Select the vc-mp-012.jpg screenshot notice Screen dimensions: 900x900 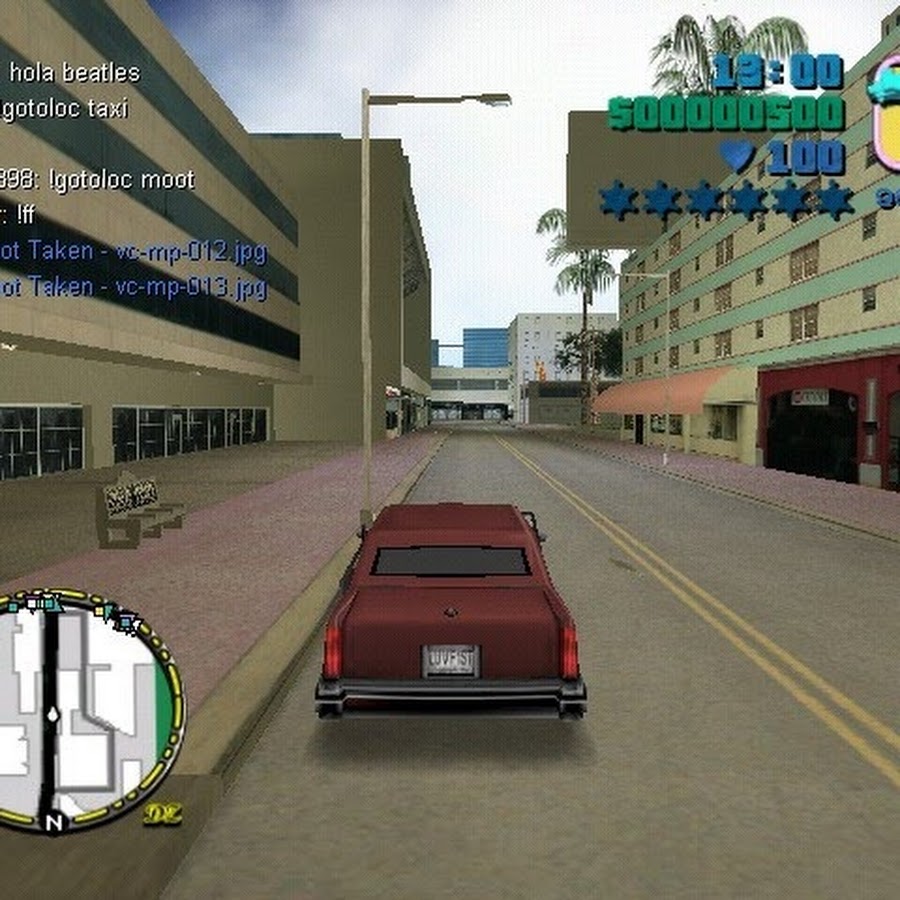(x=133, y=251)
